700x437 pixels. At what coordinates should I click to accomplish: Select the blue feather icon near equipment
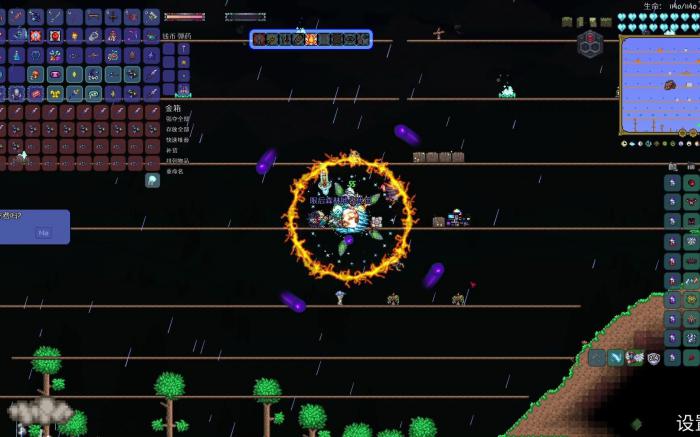(x=614, y=357)
